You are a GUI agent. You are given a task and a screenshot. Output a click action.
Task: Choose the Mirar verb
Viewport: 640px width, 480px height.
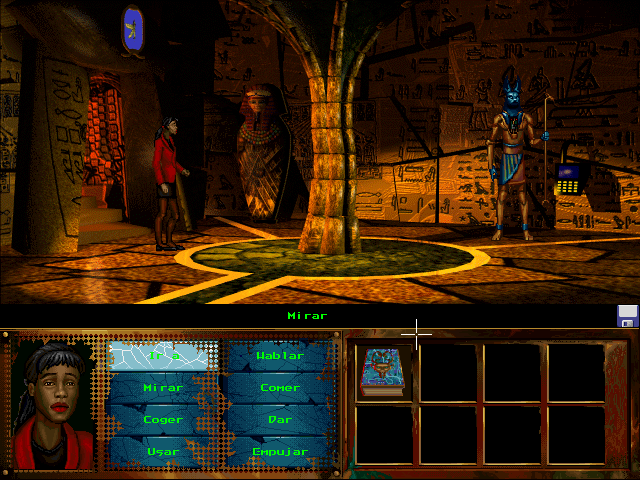tap(162, 388)
